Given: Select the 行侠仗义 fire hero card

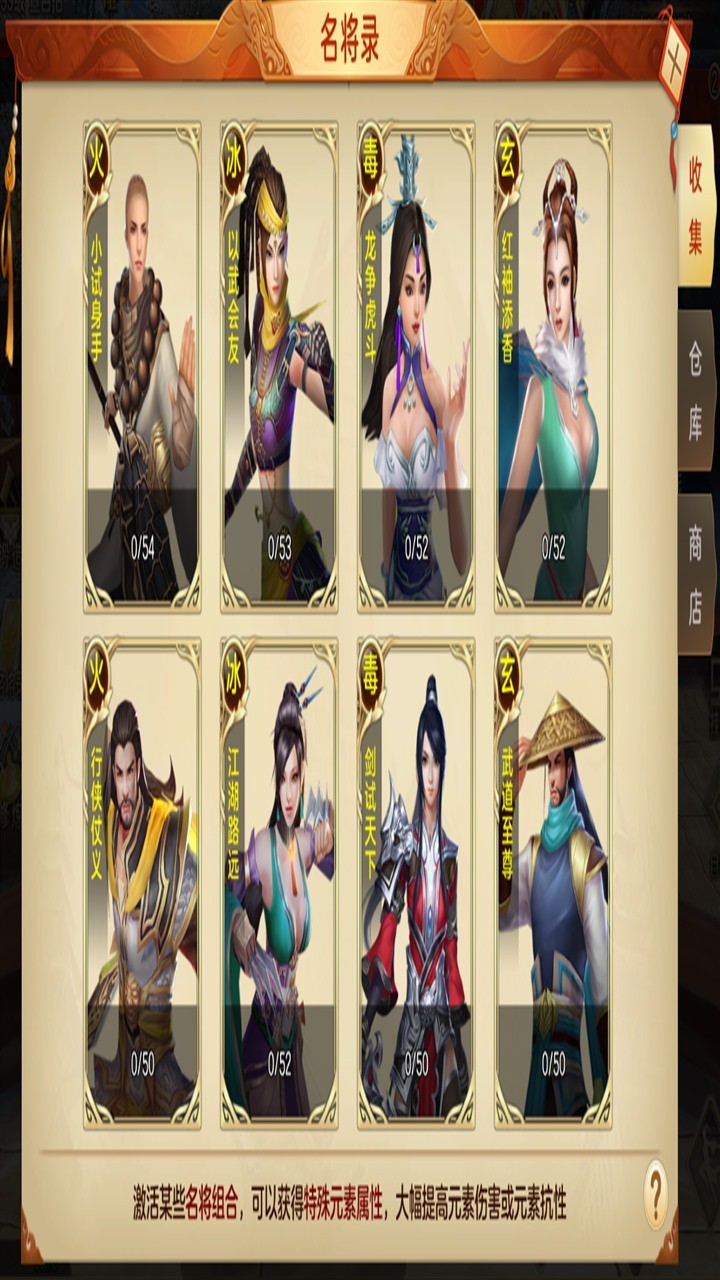Looking at the screenshot, I should (x=142, y=882).
